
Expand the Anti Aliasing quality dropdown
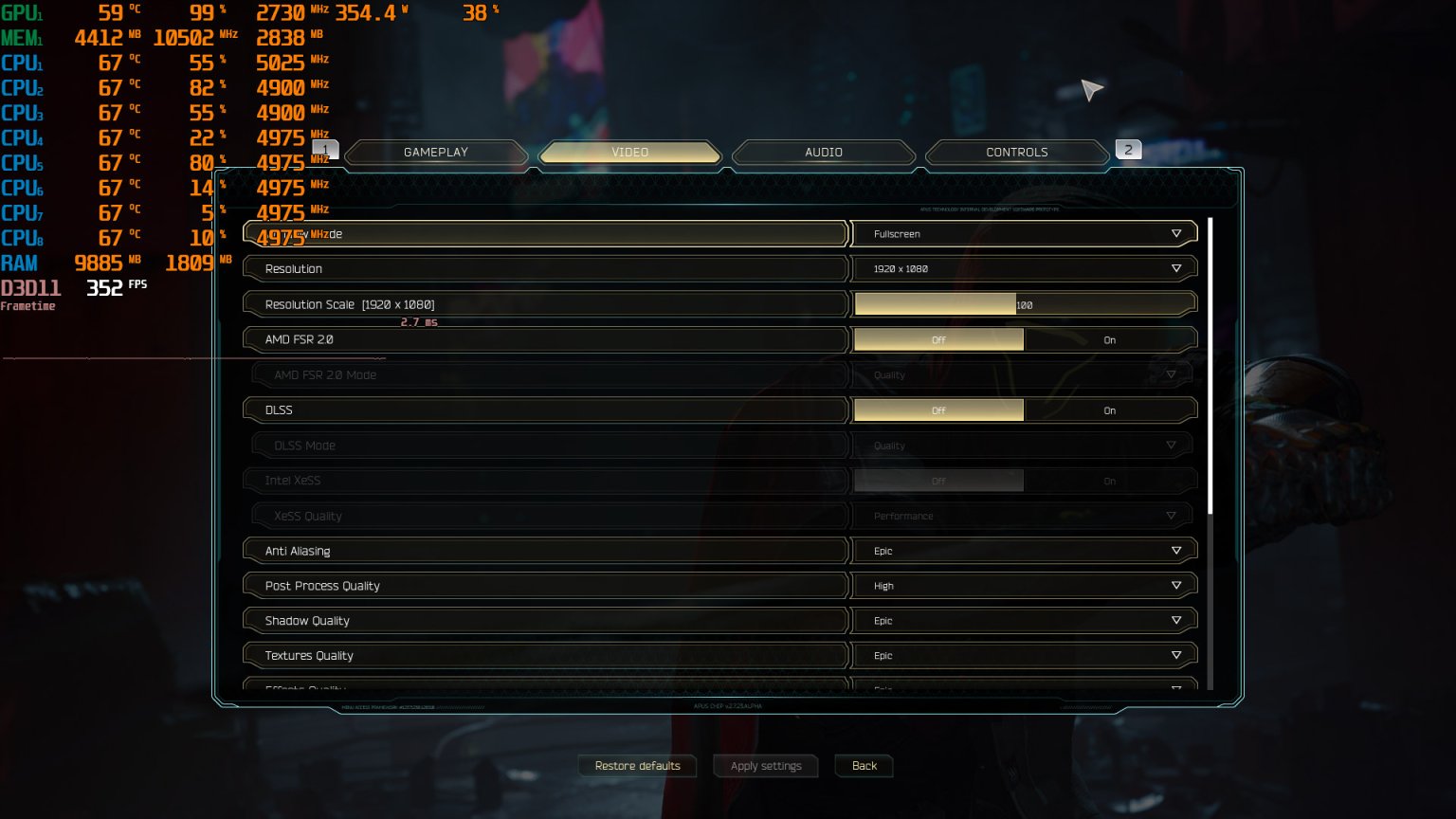coord(1024,550)
